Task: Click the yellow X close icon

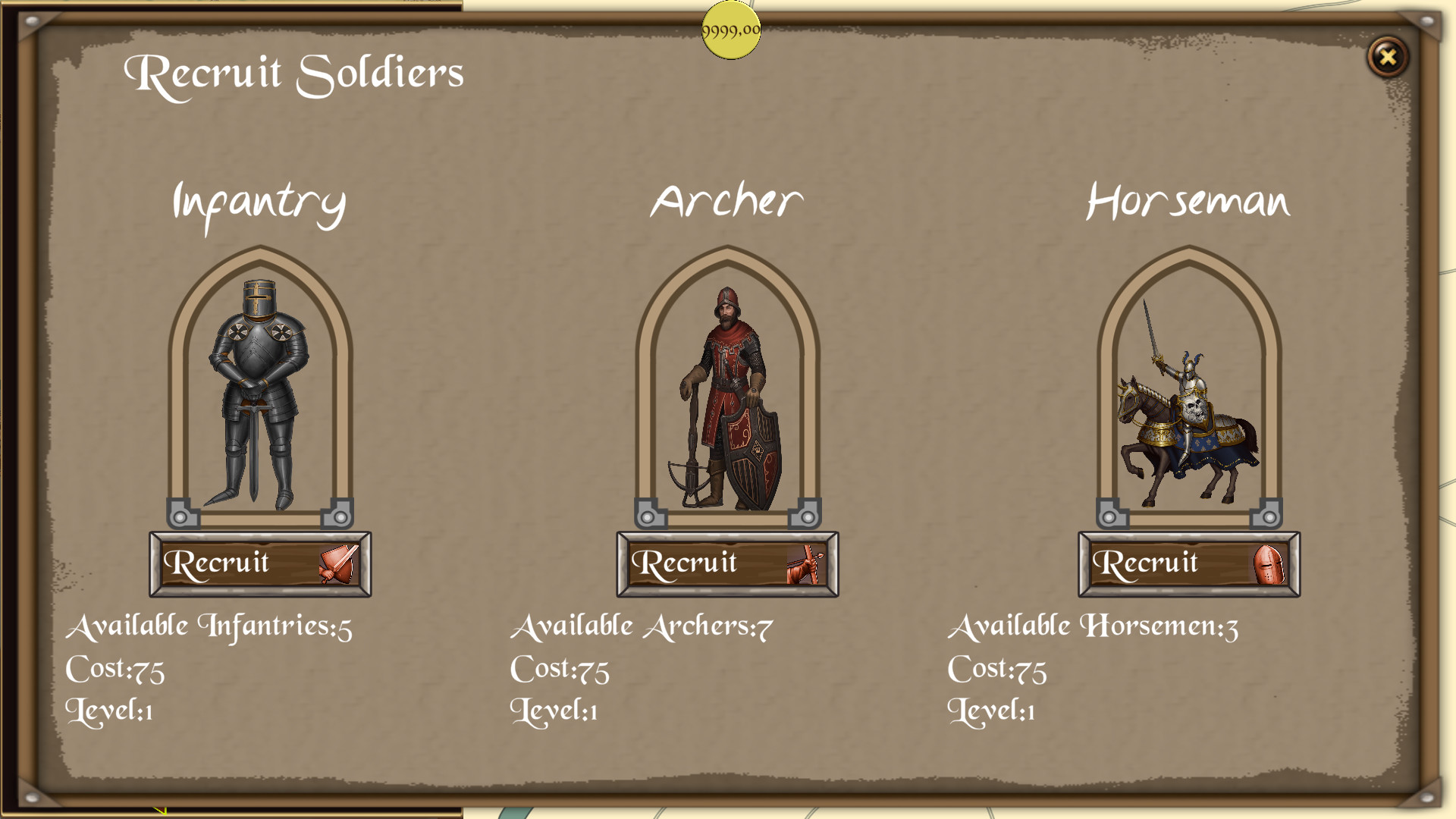Action: coord(1388,57)
